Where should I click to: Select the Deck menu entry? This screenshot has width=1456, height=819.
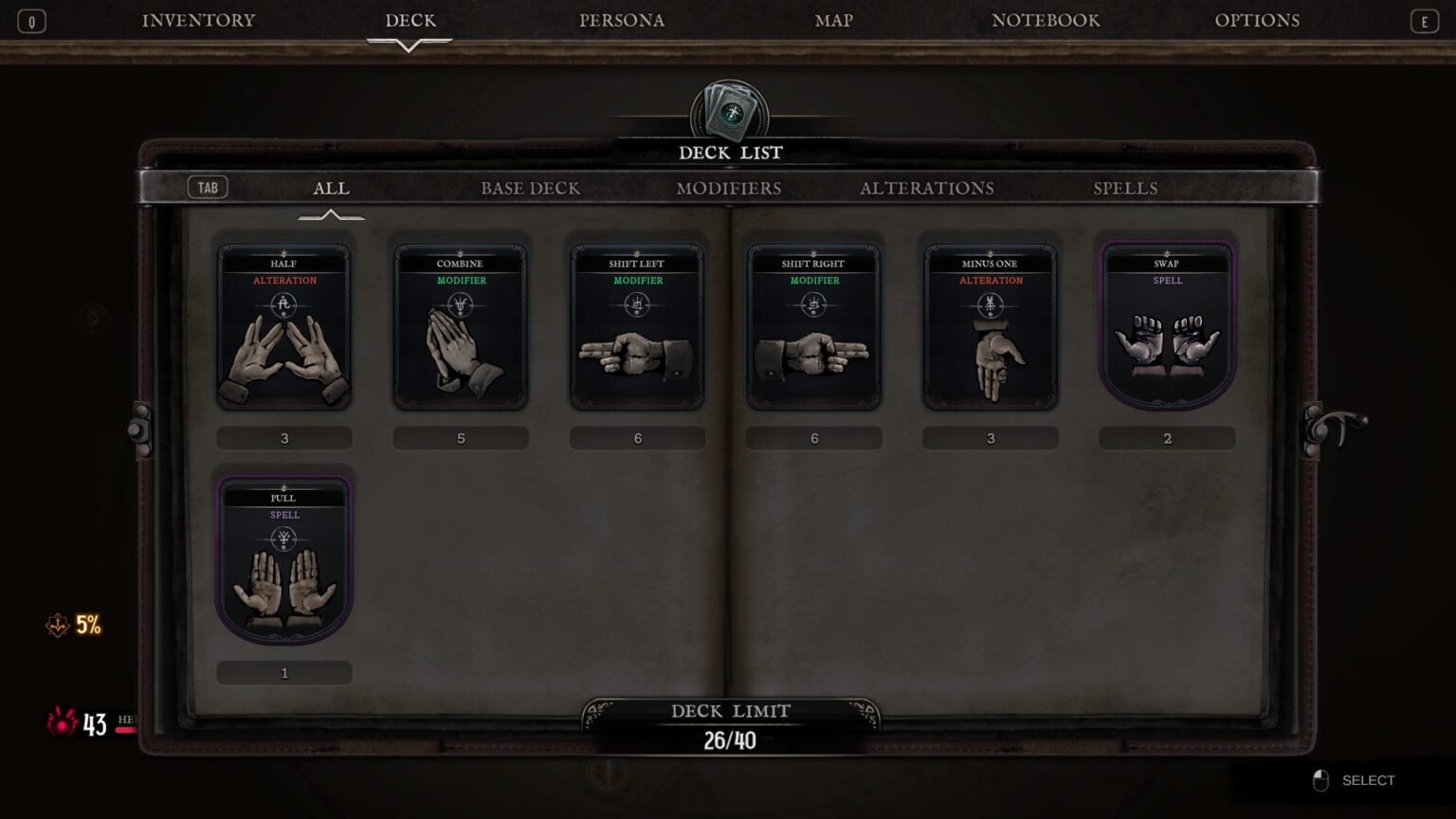tap(410, 21)
